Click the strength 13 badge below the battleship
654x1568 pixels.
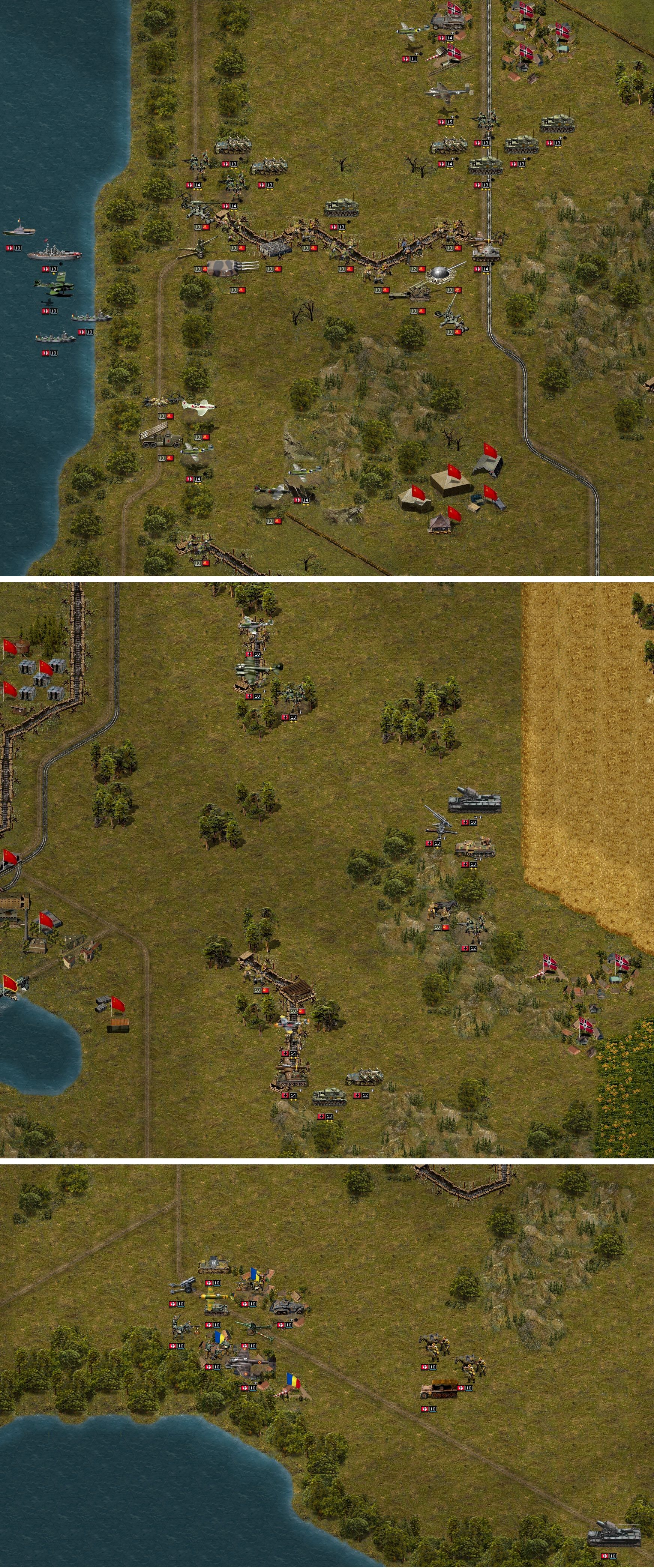(49, 269)
